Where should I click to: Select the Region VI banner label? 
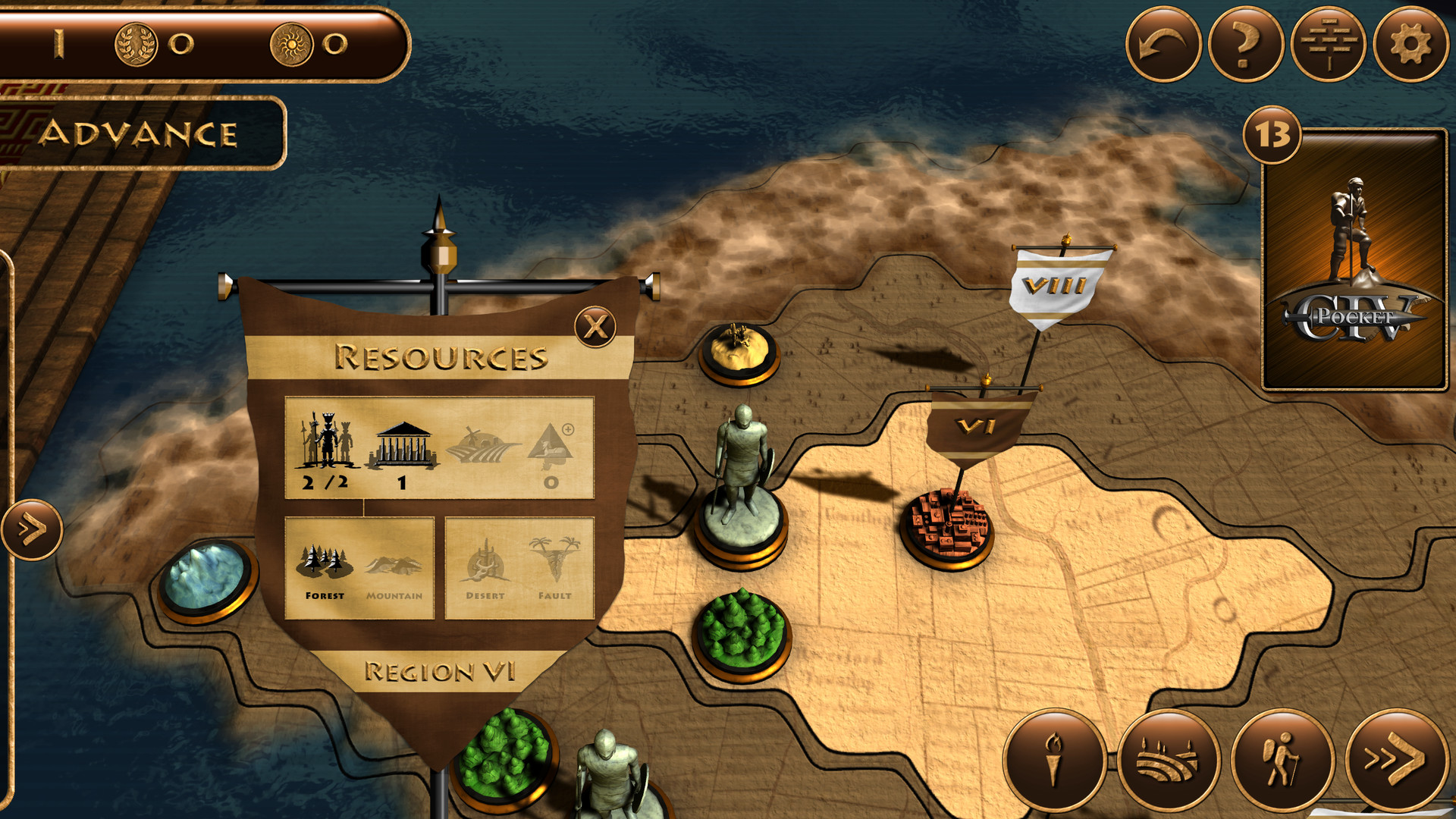[440, 670]
